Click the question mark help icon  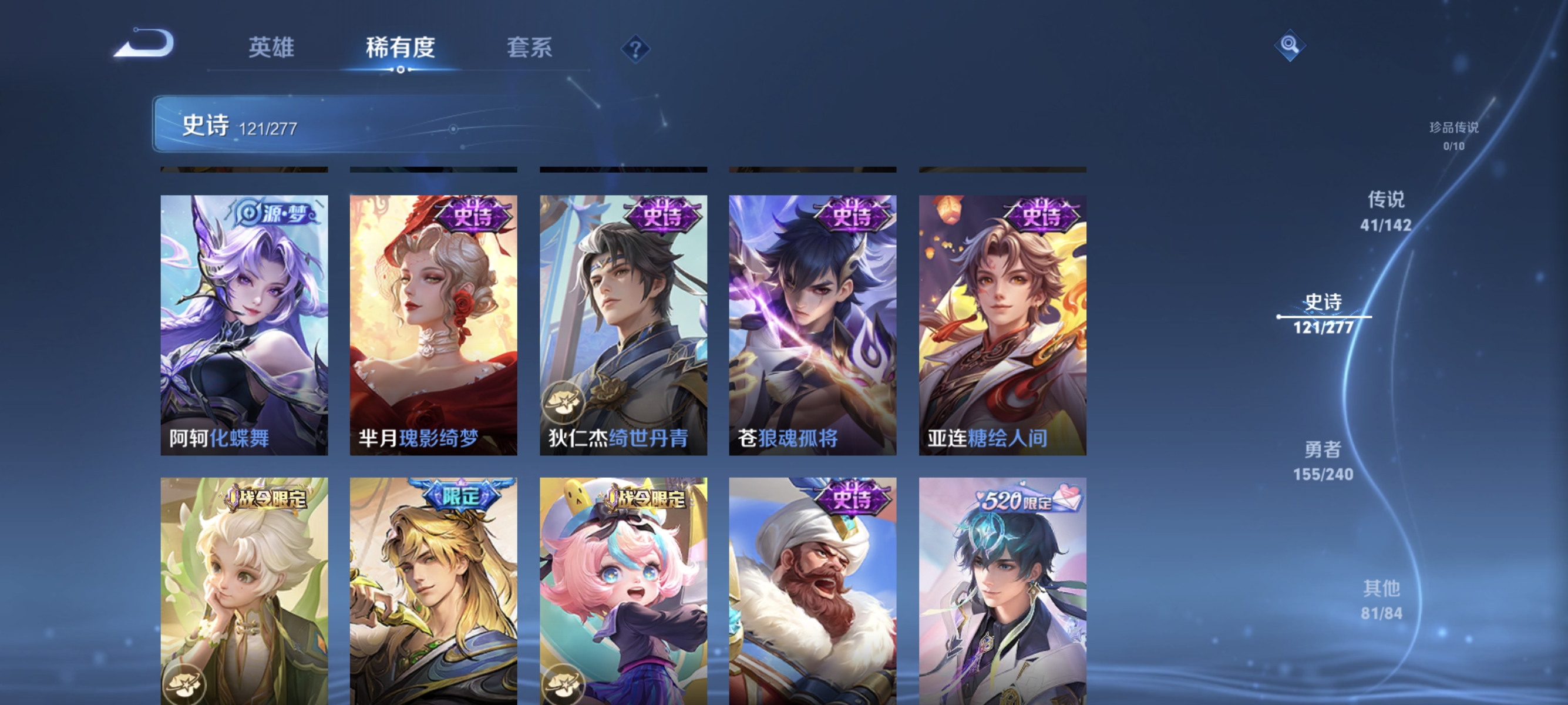point(635,49)
